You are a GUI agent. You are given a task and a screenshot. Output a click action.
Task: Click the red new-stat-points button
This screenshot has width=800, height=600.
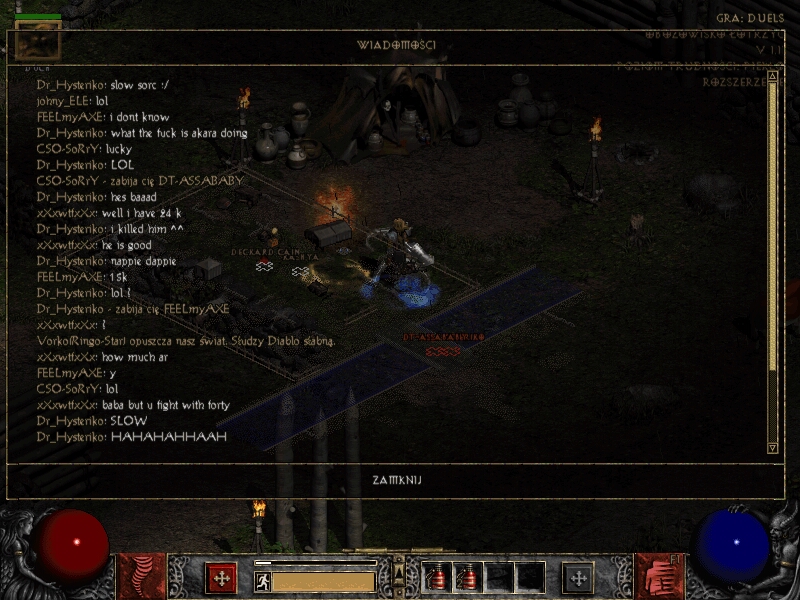(x=221, y=577)
